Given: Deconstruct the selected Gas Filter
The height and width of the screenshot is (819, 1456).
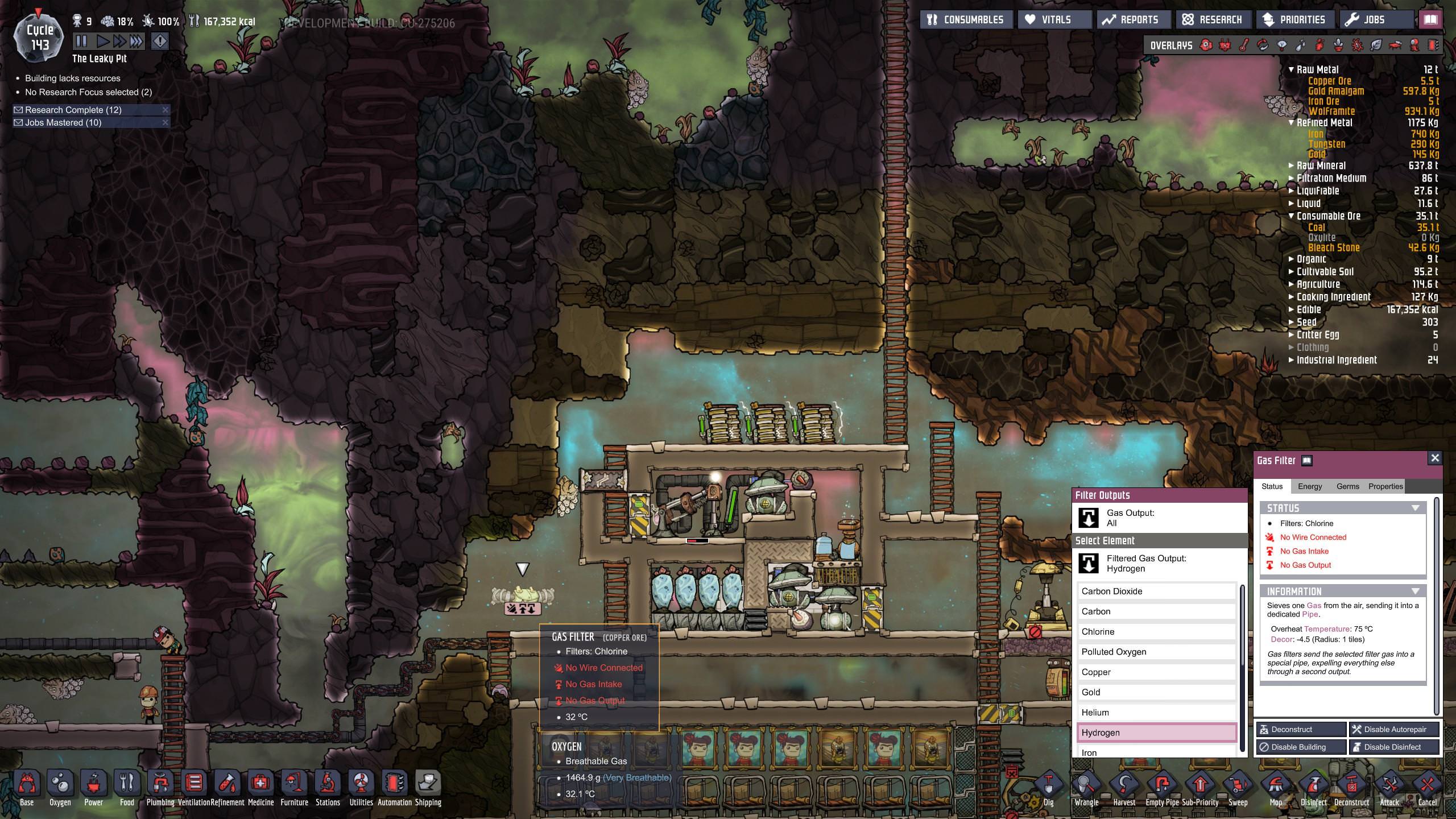Looking at the screenshot, I should click(x=1300, y=729).
